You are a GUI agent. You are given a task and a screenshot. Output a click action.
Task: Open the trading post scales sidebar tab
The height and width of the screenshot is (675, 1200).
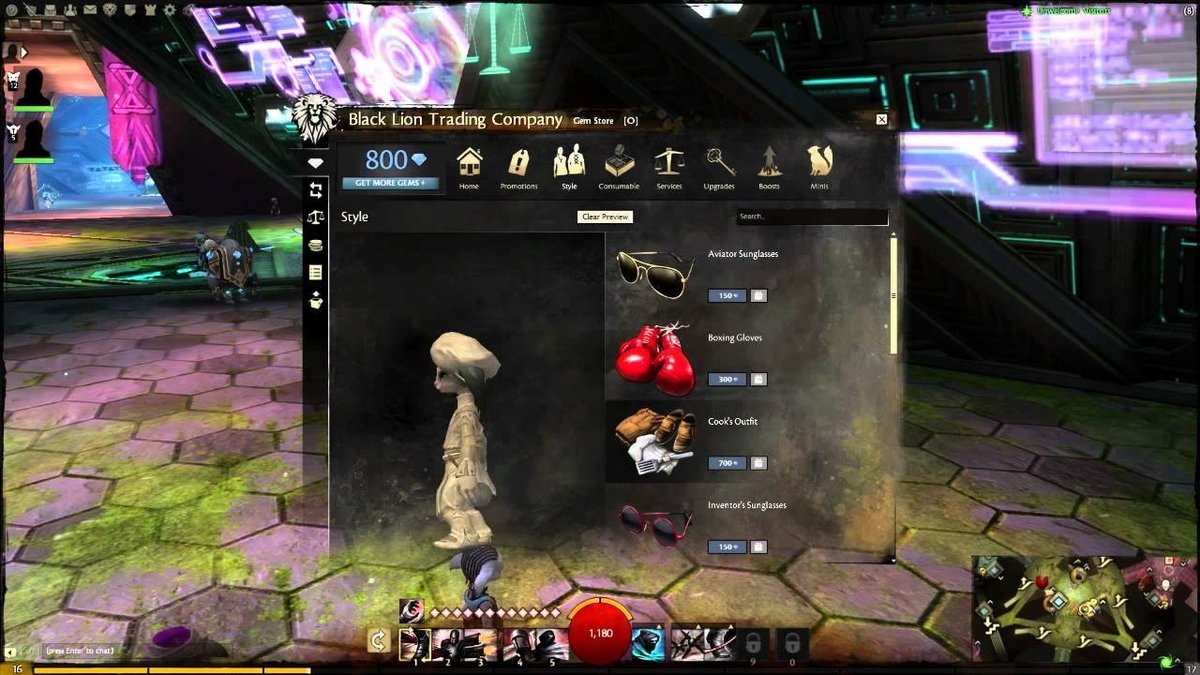[x=316, y=217]
